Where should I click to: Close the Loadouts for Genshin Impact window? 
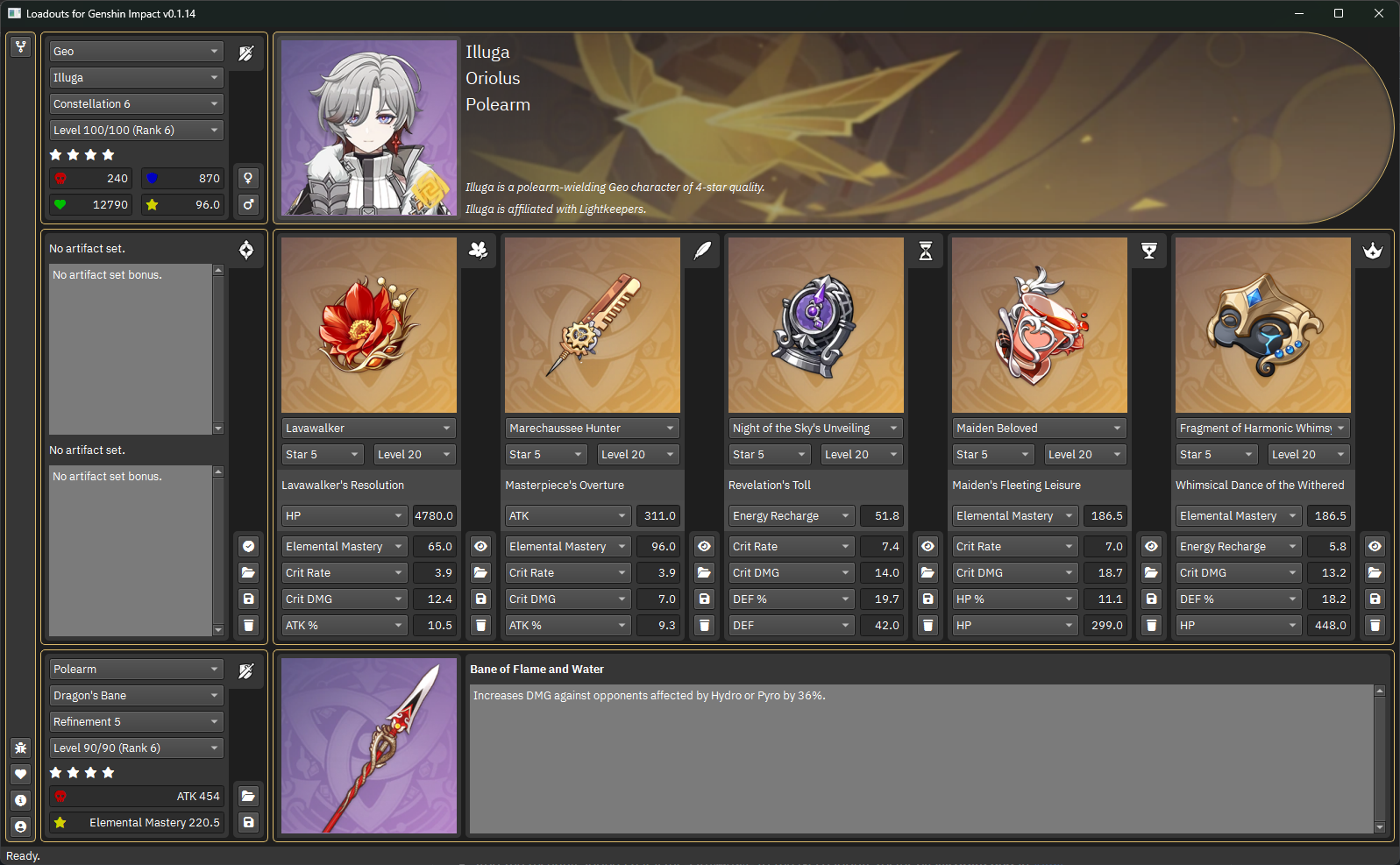(1379, 13)
